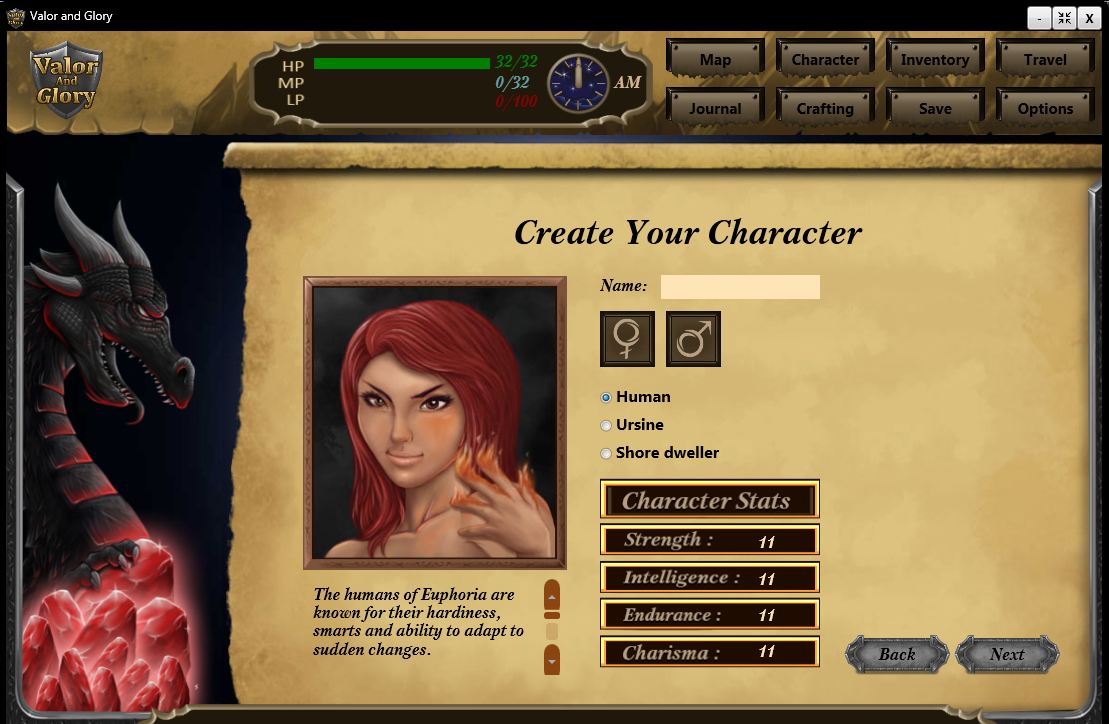
Task: Open the Options menu
Action: 1045,108
